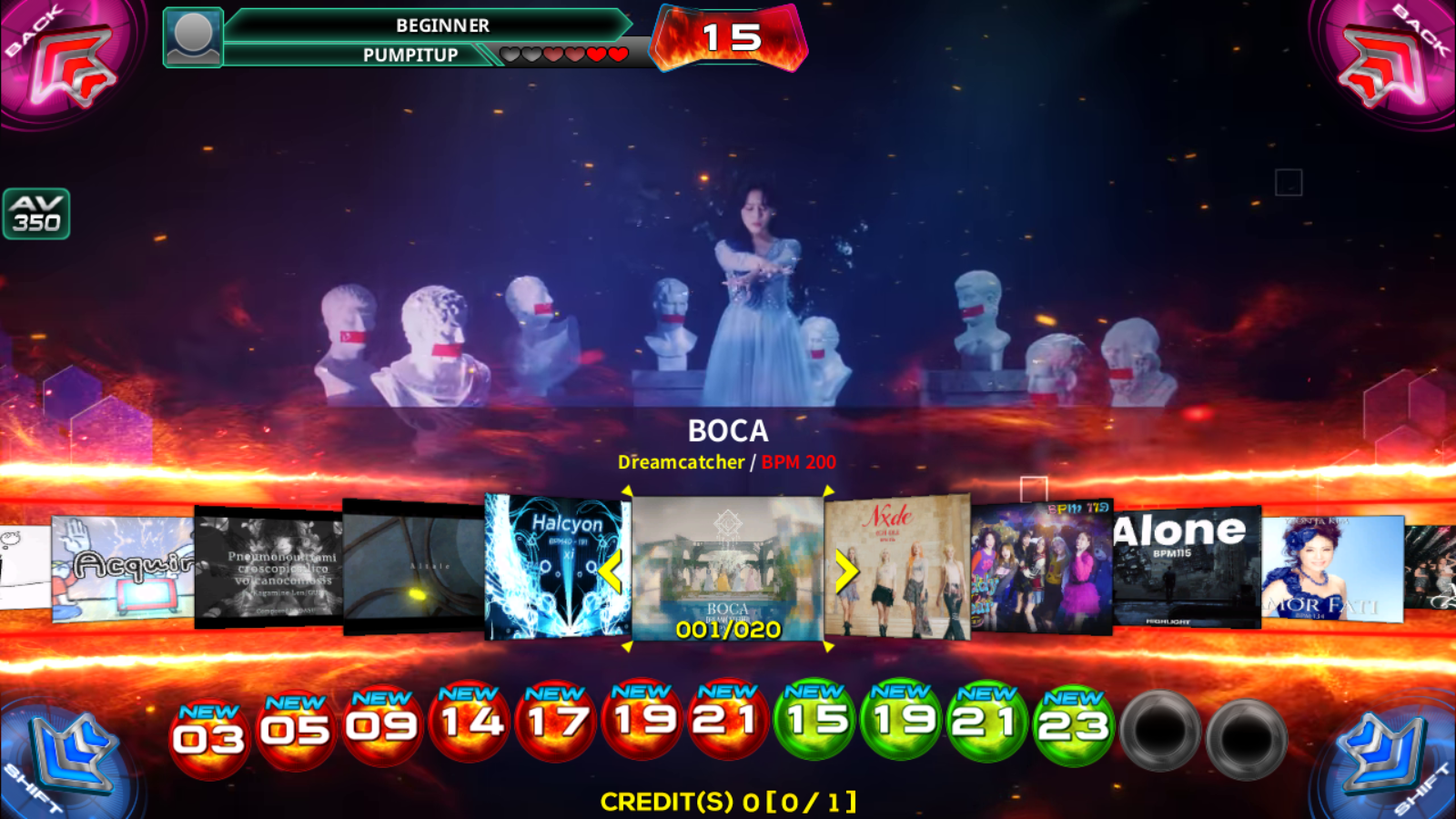Click the yellow right arrow beside BOCA
The height and width of the screenshot is (819, 1456).
tap(845, 571)
